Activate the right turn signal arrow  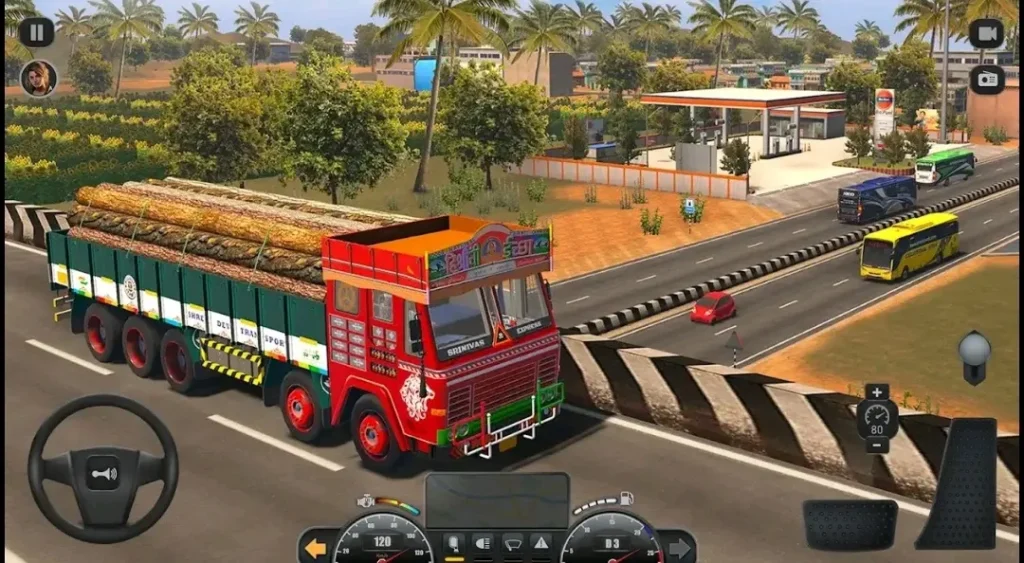679,548
